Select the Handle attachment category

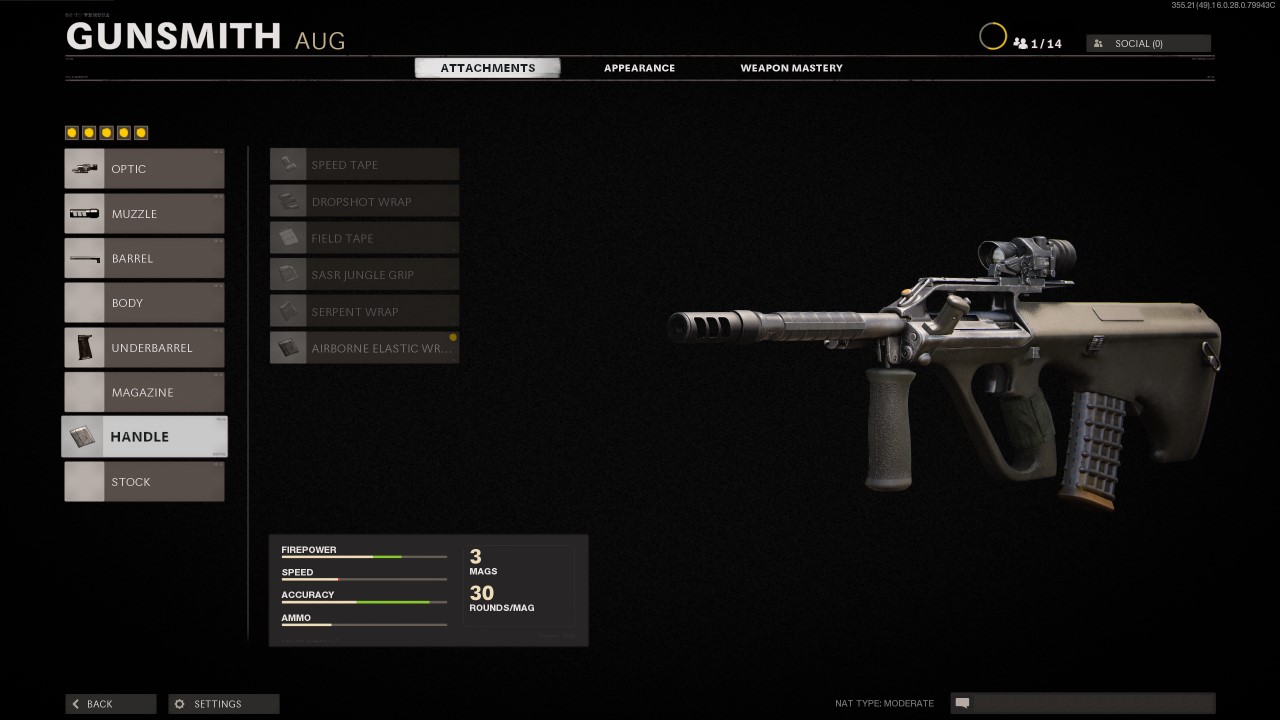coord(144,437)
